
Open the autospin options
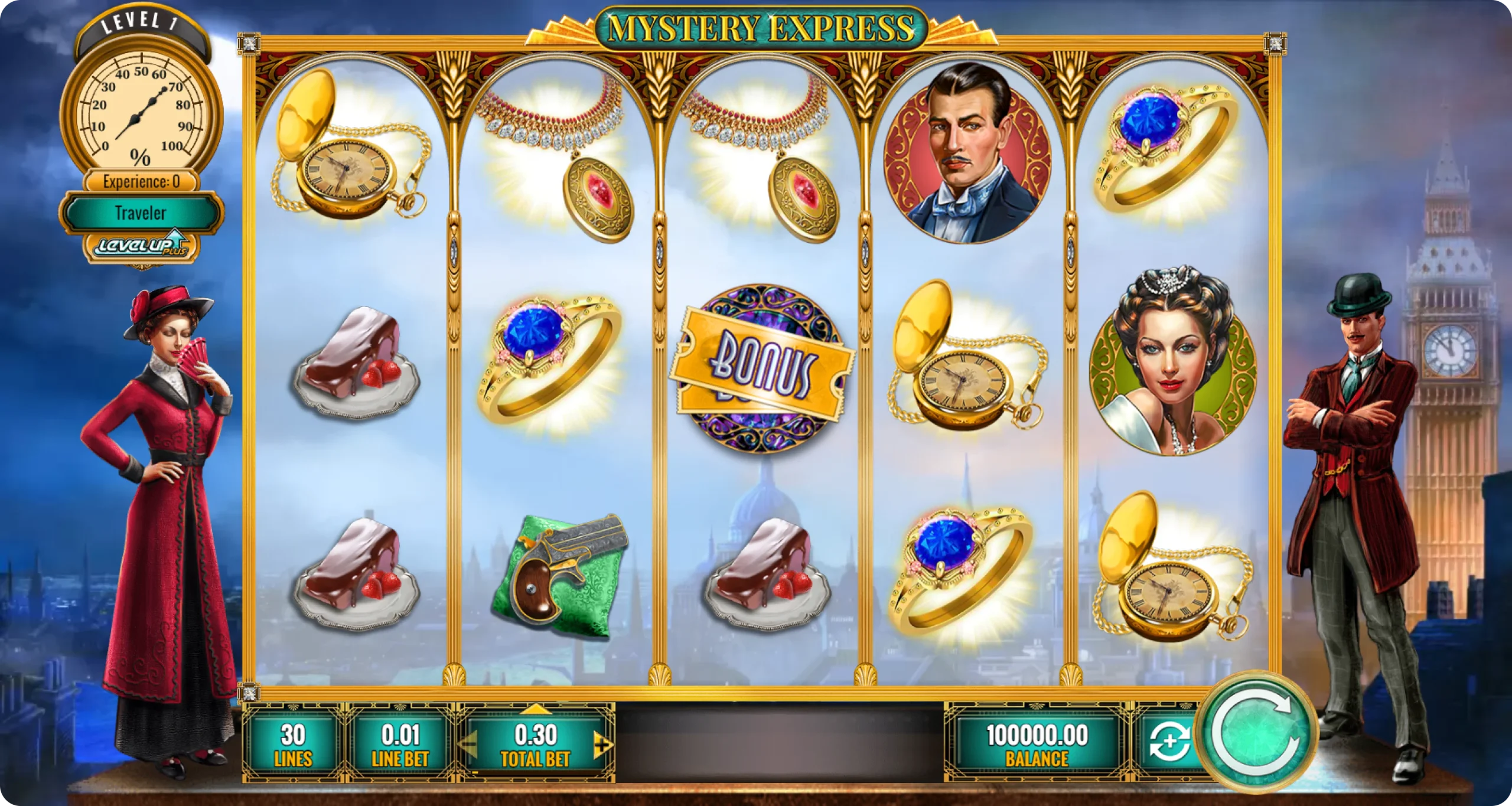click(x=1169, y=743)
